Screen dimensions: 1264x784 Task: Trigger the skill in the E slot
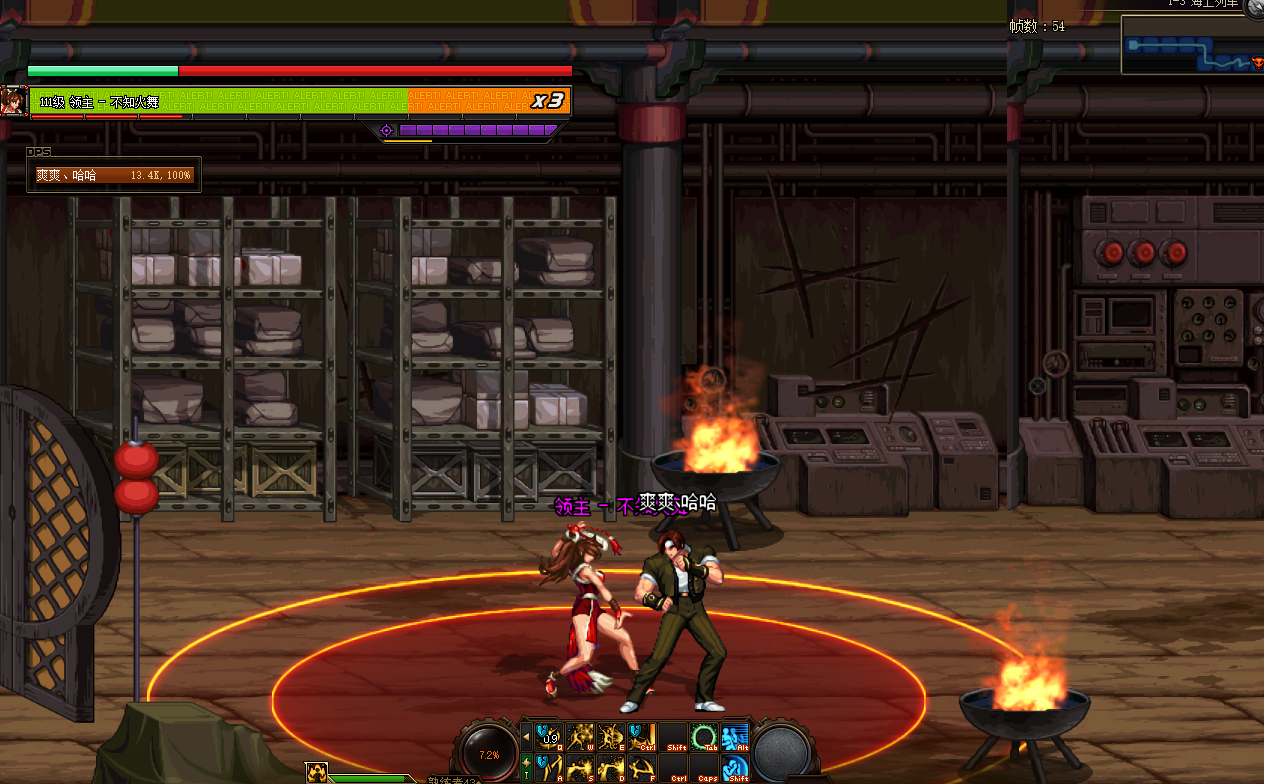(x=610, y=738)
